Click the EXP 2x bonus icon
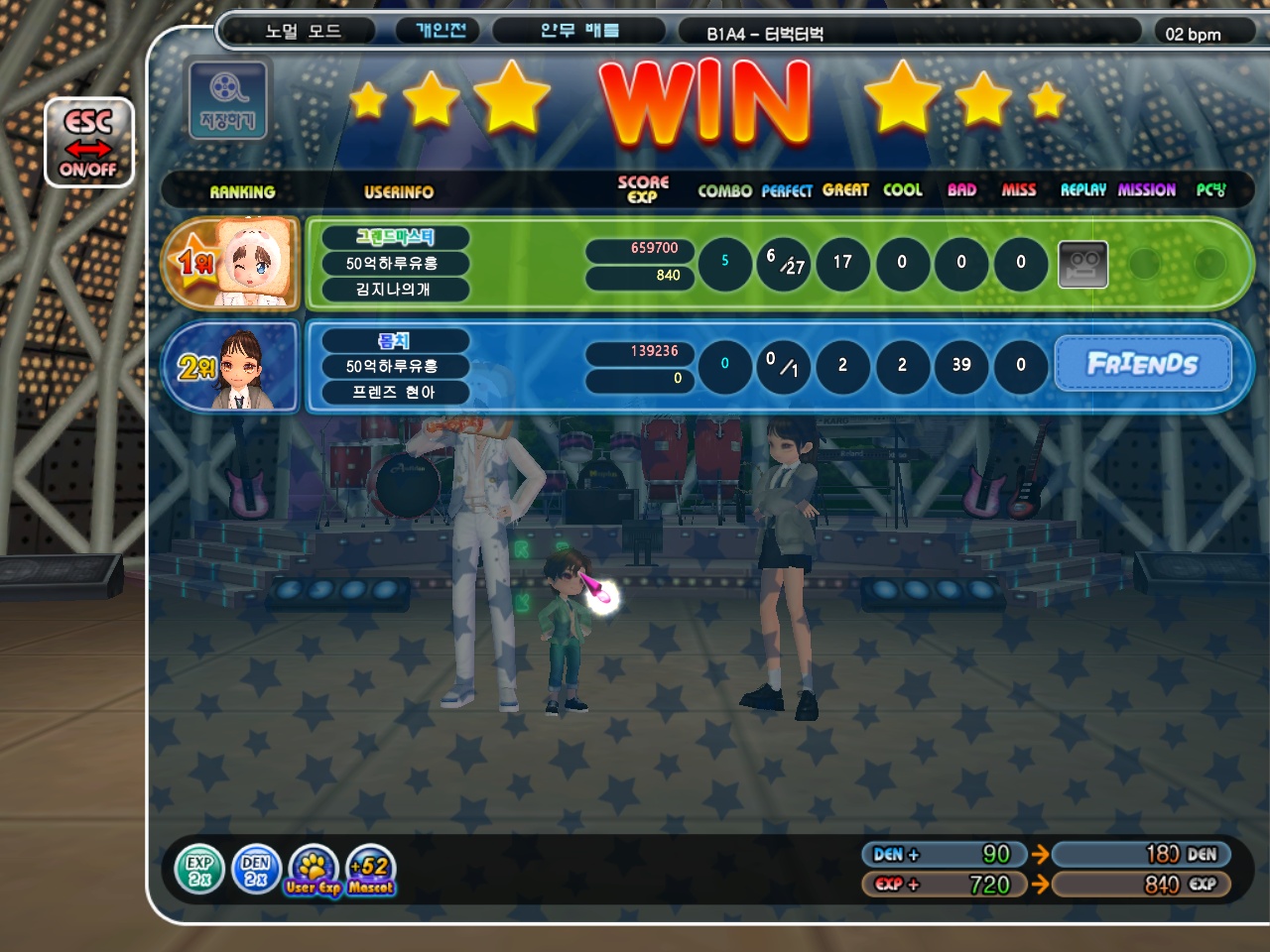The height and width of the screenshot is (952, 1270). [199, 870]
